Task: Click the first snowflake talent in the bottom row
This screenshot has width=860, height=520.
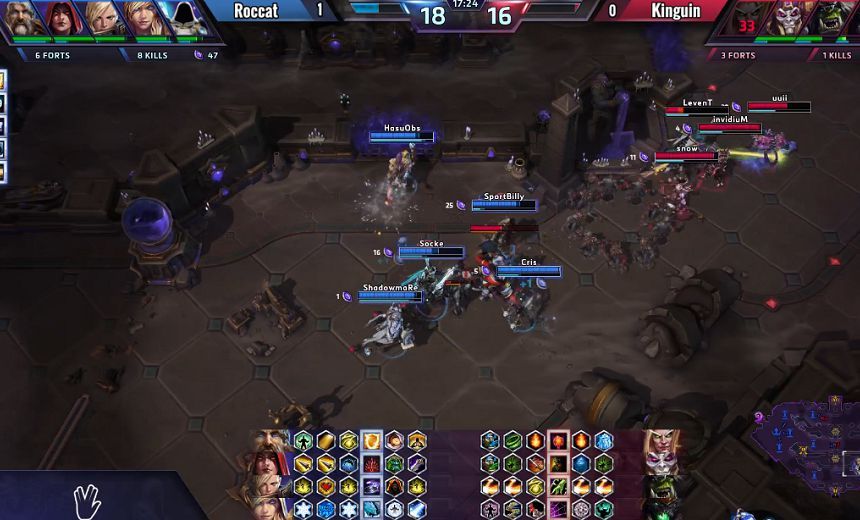Action: tap(302, 509)
